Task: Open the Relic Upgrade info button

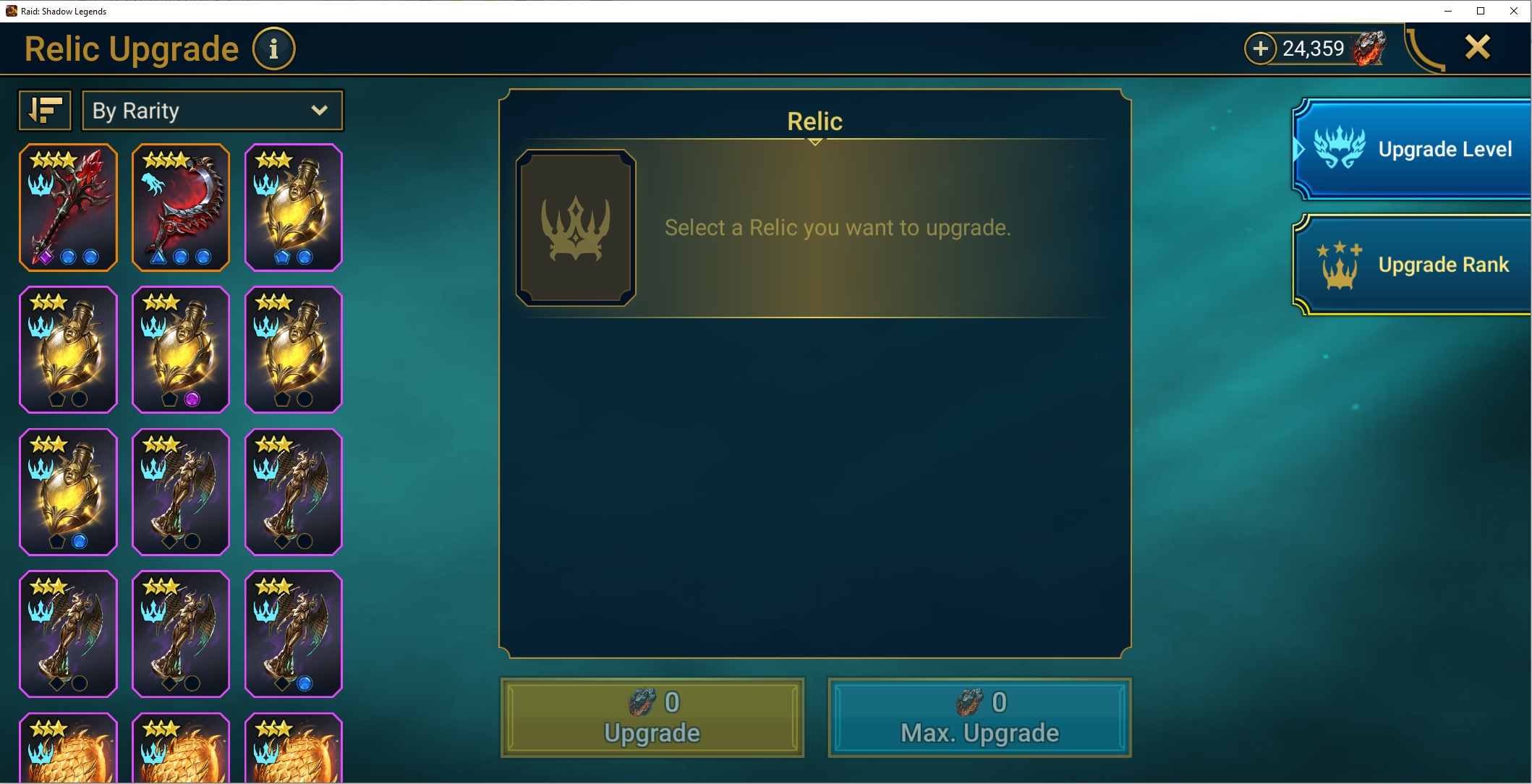Action: [273, 49]
